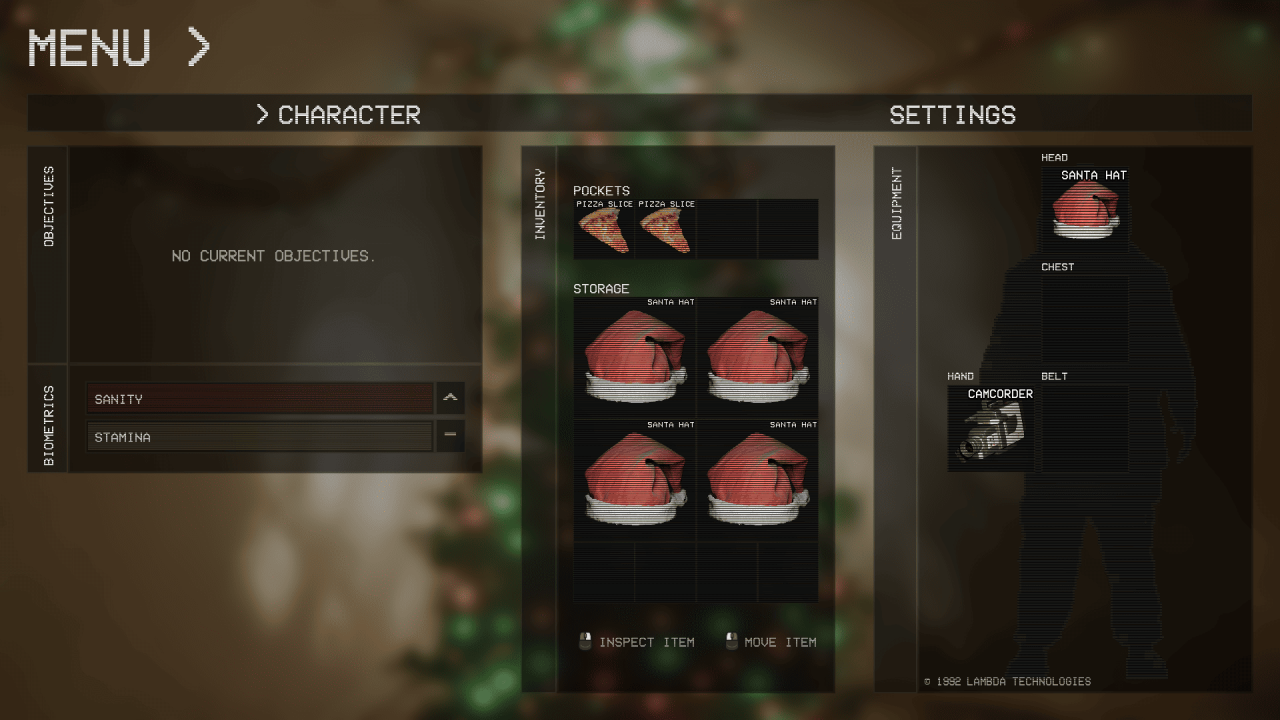Switch to the Settings tab

[x=952, y=115]
